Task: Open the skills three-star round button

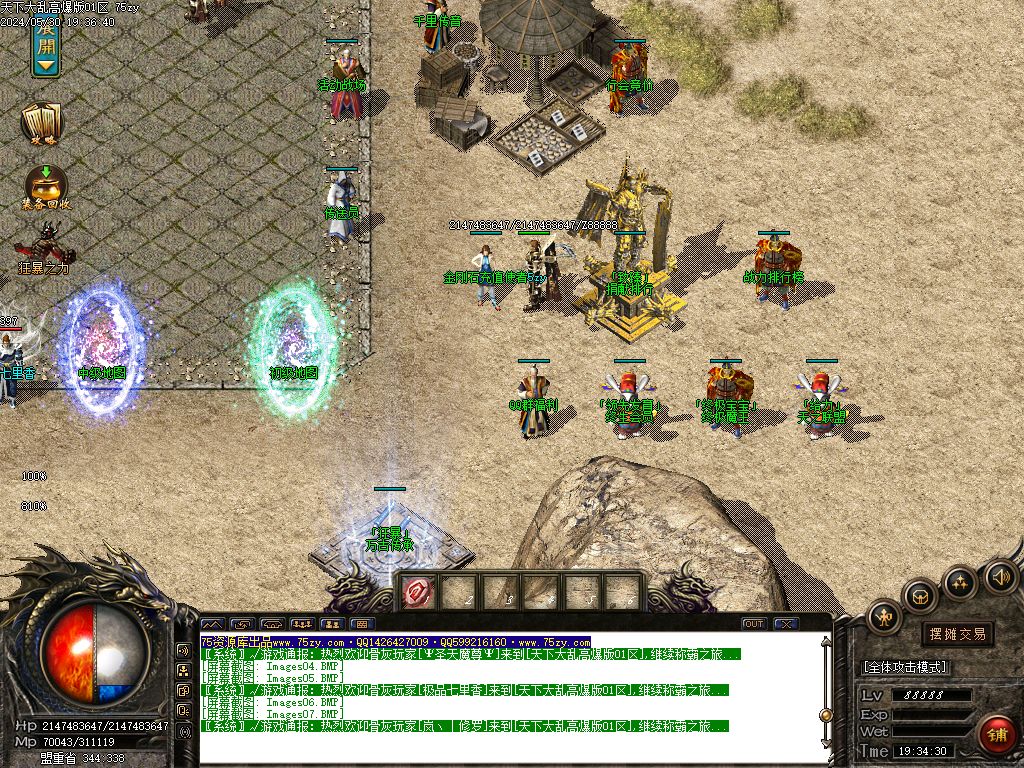Action: pos(960,582)
